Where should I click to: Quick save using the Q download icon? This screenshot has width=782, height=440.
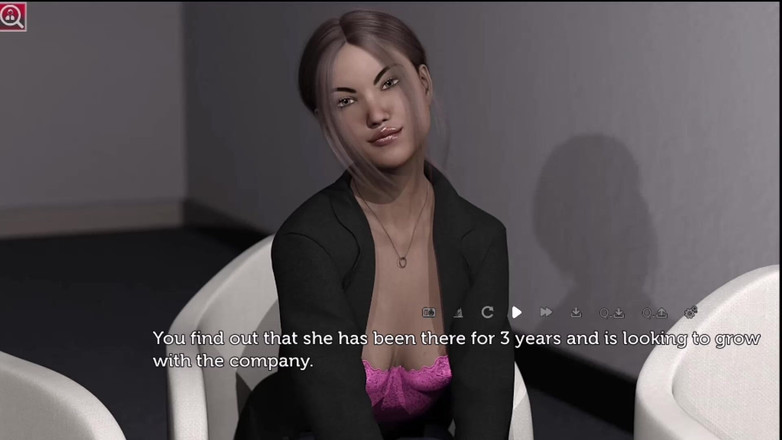pos(612,313)
